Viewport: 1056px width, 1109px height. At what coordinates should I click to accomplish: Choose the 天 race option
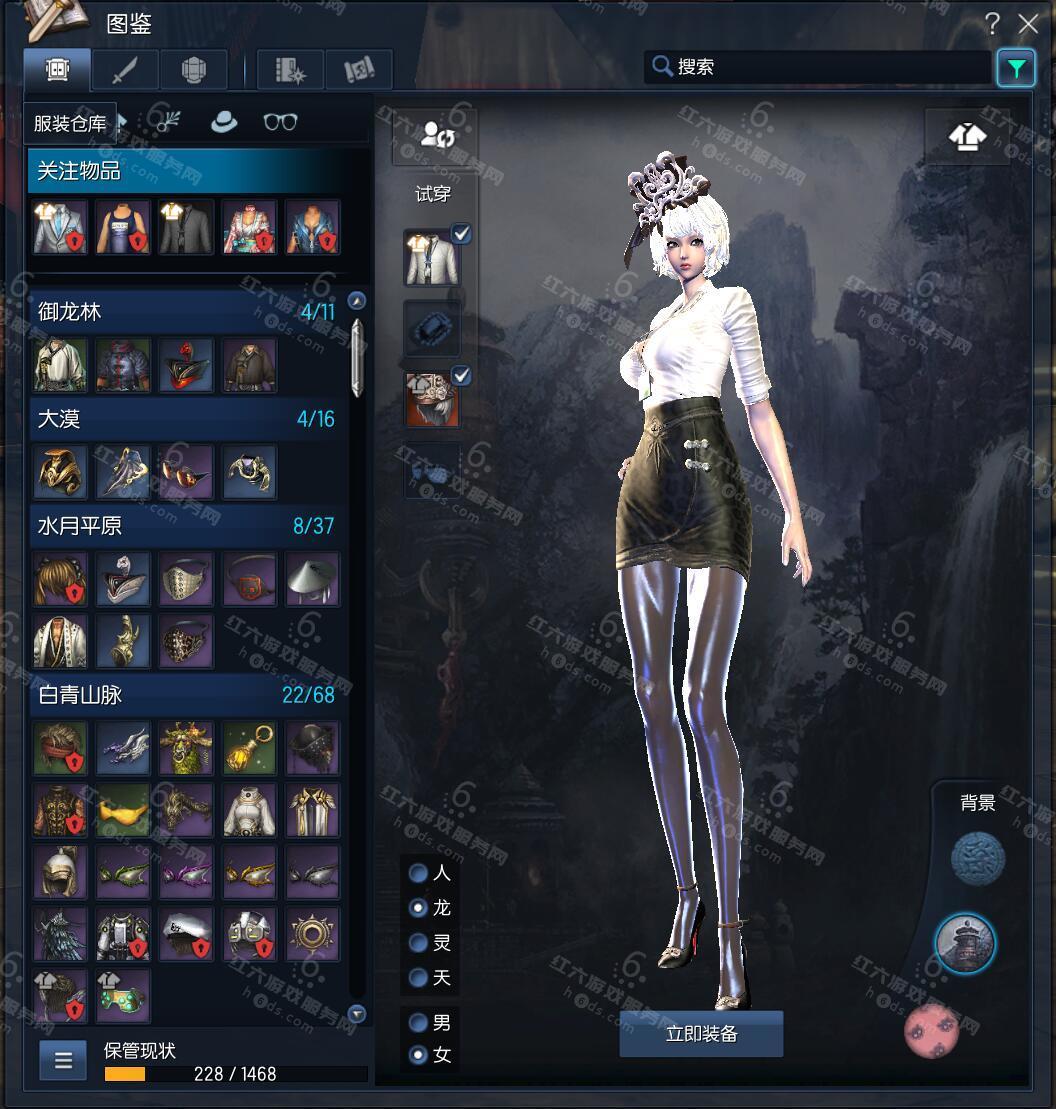[419, 977]
